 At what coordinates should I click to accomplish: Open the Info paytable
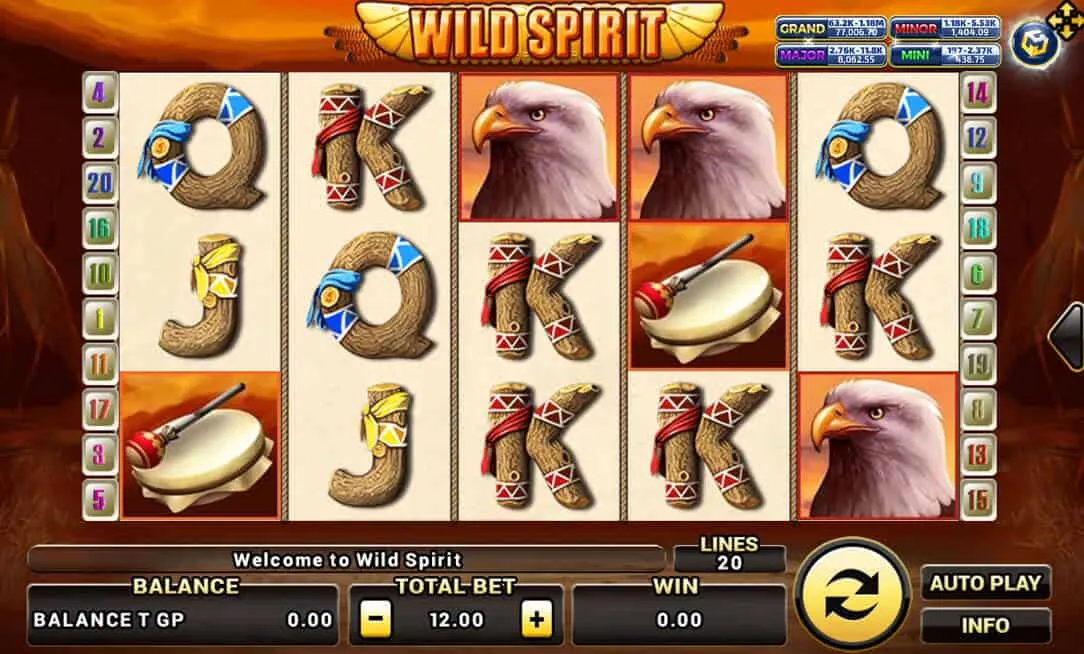click(985, 625)
